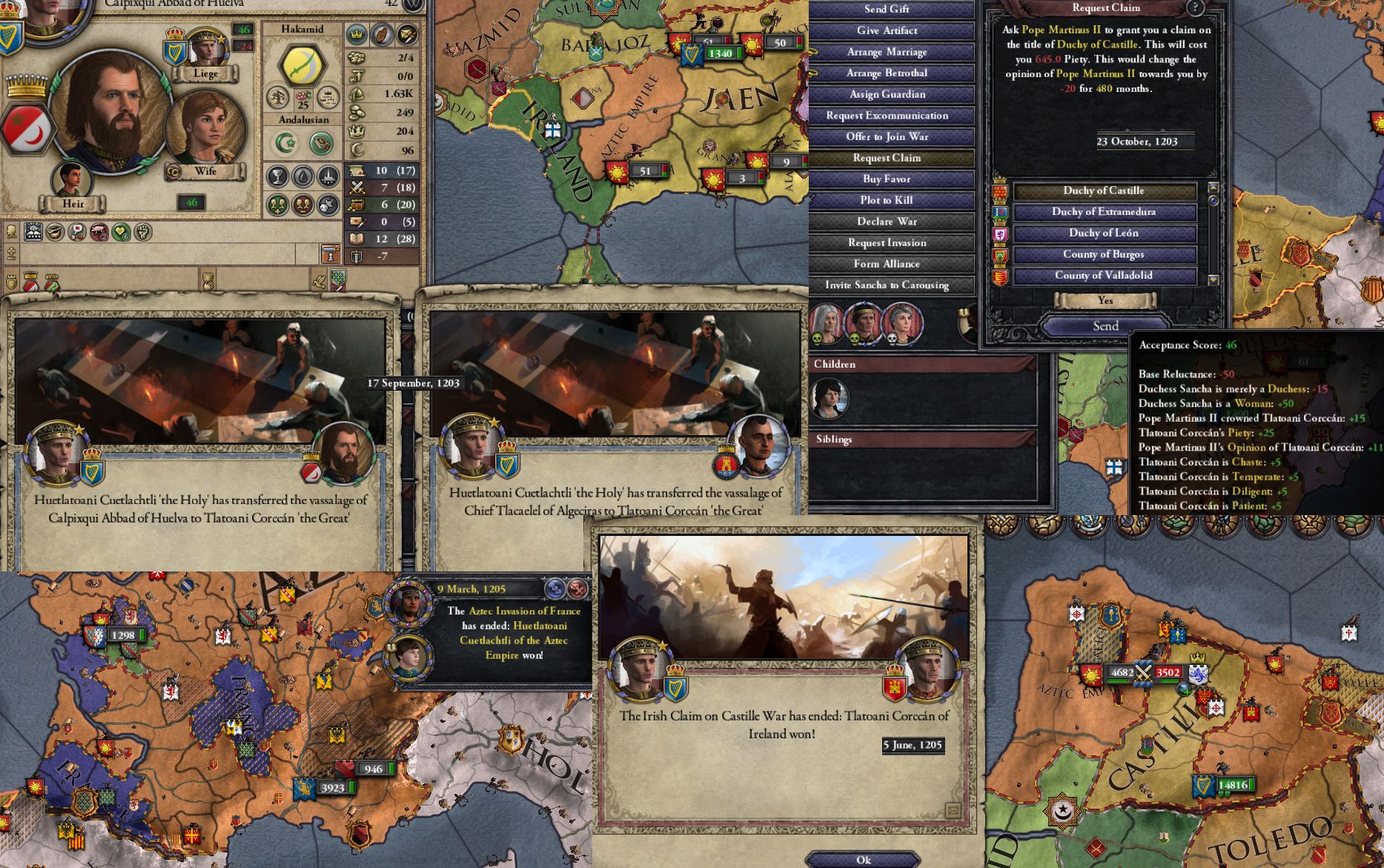This screenshot has width=1384, height=868.
Task: Select the pig gluttony trait icon
Action: (97, 231)
